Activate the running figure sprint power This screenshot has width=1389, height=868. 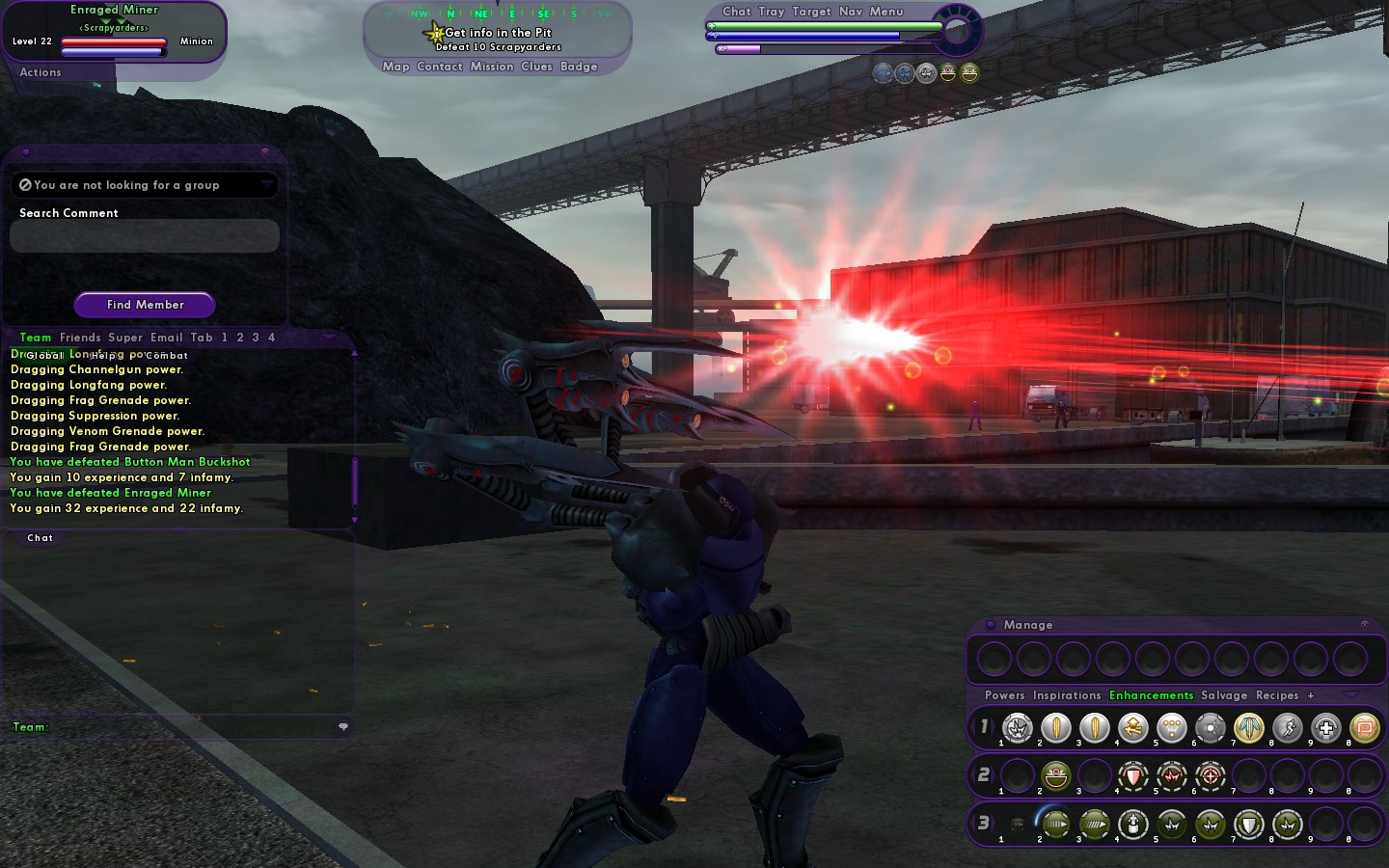(x=1288, y=728)
